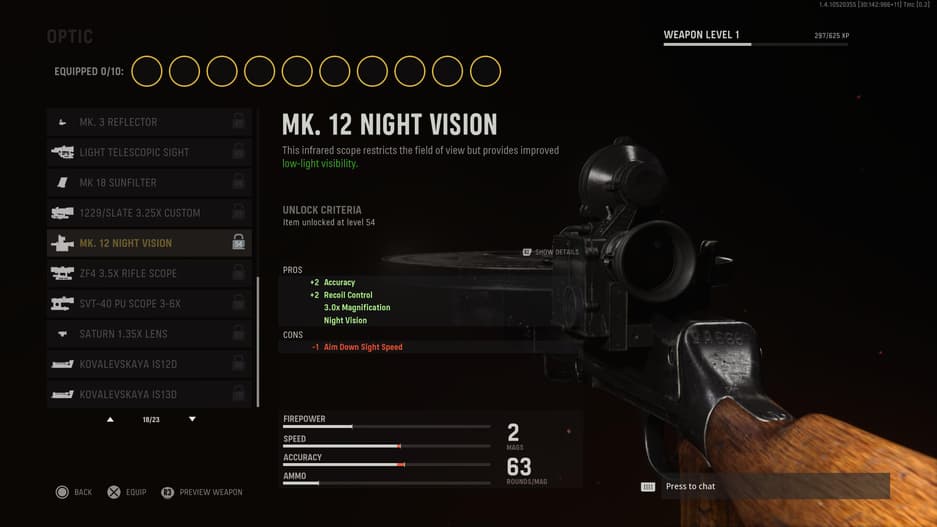Pick the MK 18 Sunfilter entry

[x=148, y=183]
